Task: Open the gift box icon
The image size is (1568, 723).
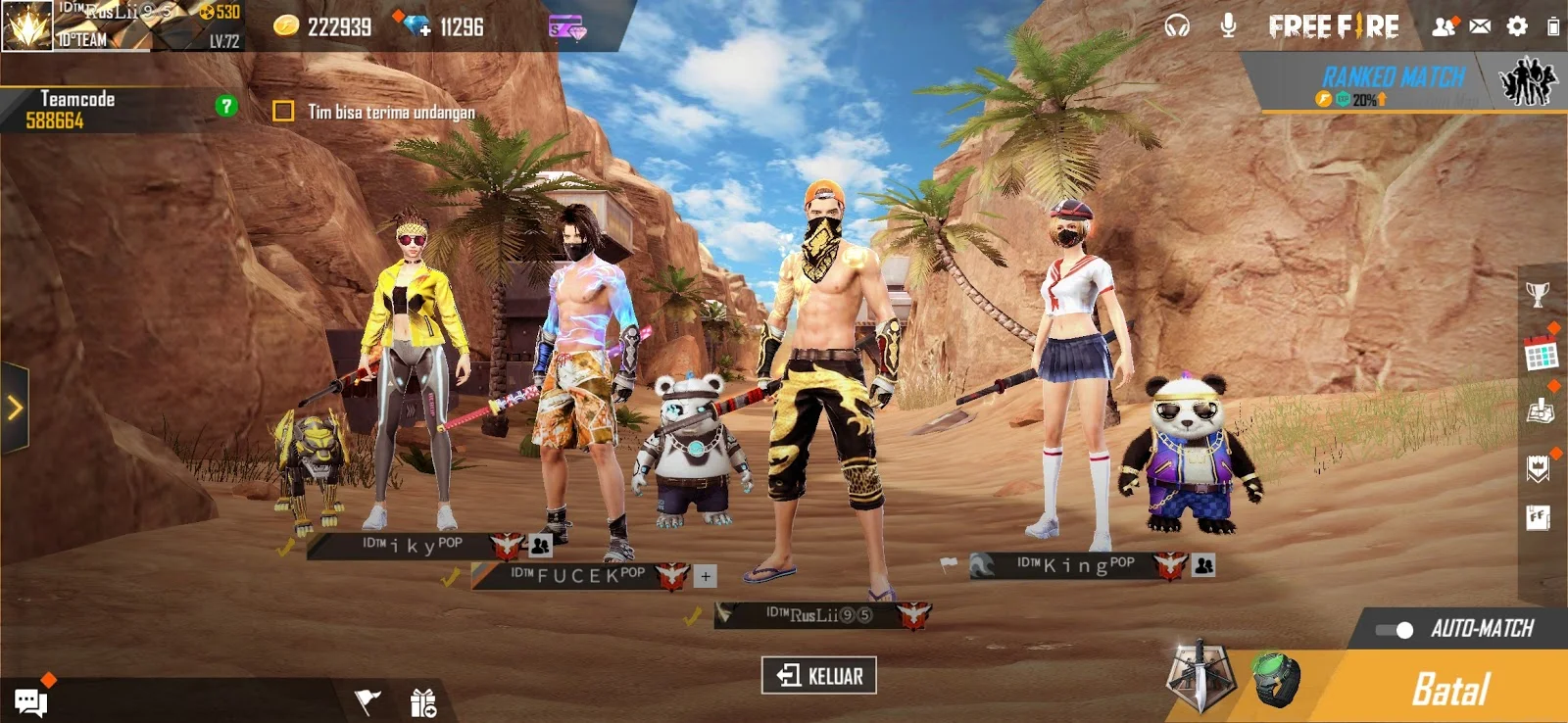Action: [423, 702]
